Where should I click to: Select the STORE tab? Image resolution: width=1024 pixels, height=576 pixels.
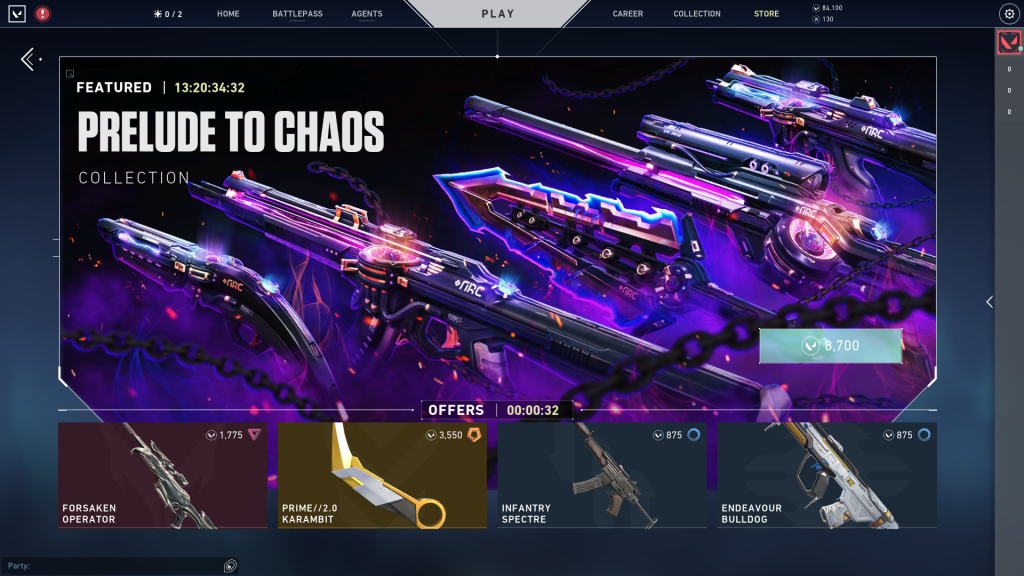[x=766, y=14]
